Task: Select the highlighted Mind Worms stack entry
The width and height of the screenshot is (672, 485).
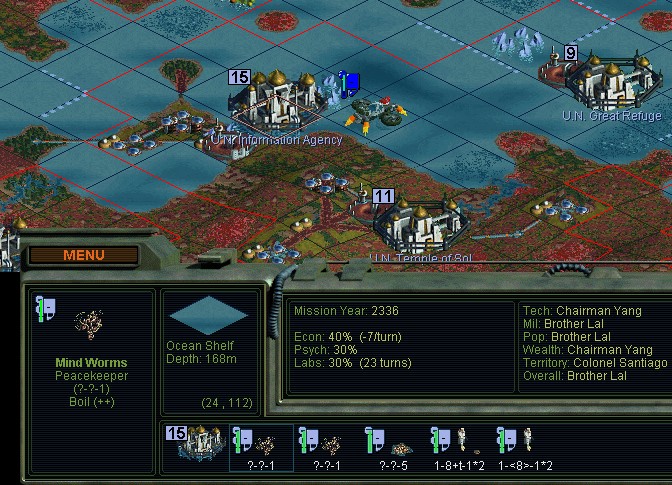Action: click(261, 446)
